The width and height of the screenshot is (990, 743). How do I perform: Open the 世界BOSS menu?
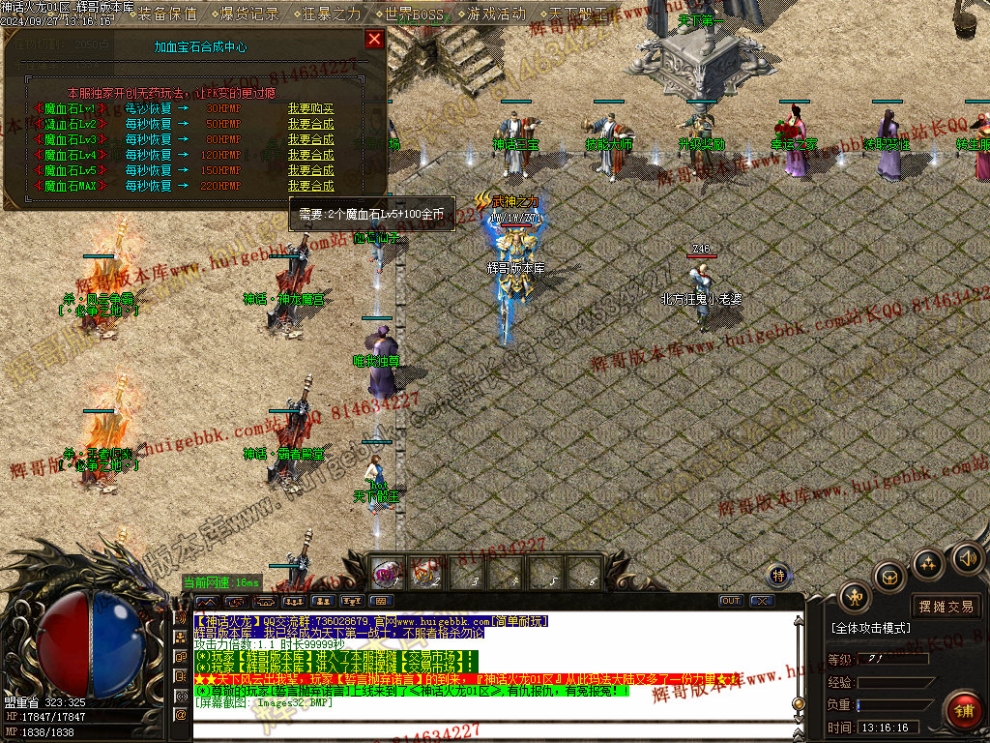tap(414, 14)
